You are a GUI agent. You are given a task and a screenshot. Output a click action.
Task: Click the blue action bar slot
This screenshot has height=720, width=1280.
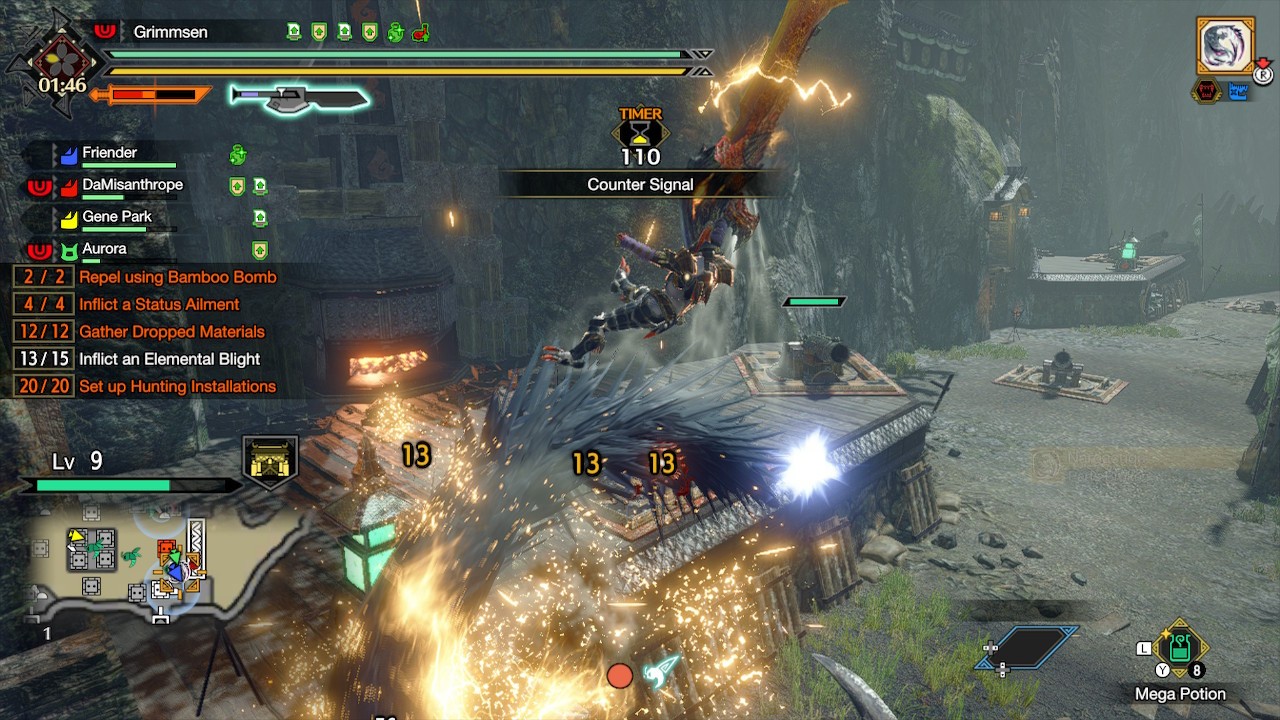tap(1028, 647)
